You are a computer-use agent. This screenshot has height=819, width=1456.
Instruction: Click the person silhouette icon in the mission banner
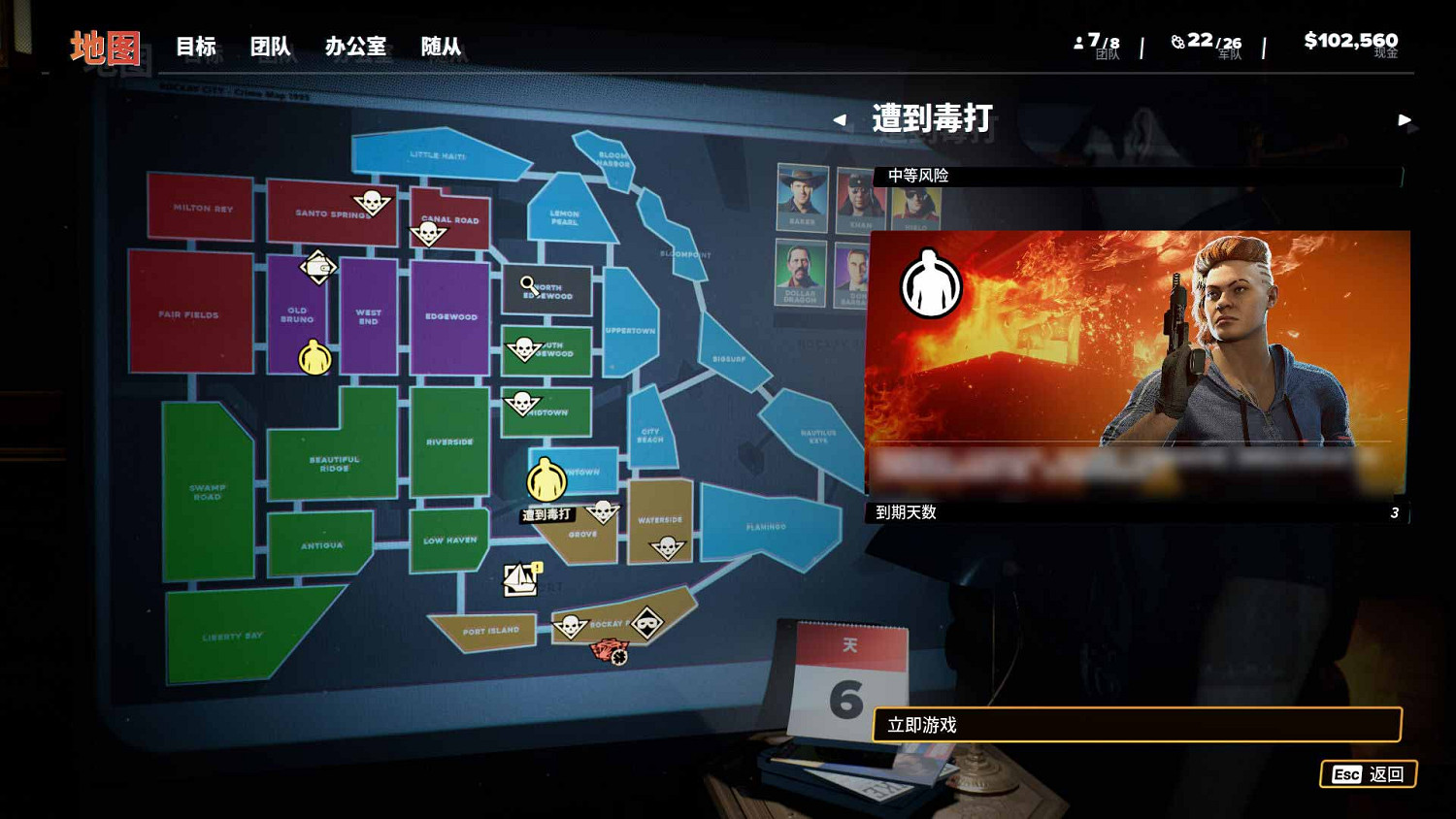[x=929, y=283]
